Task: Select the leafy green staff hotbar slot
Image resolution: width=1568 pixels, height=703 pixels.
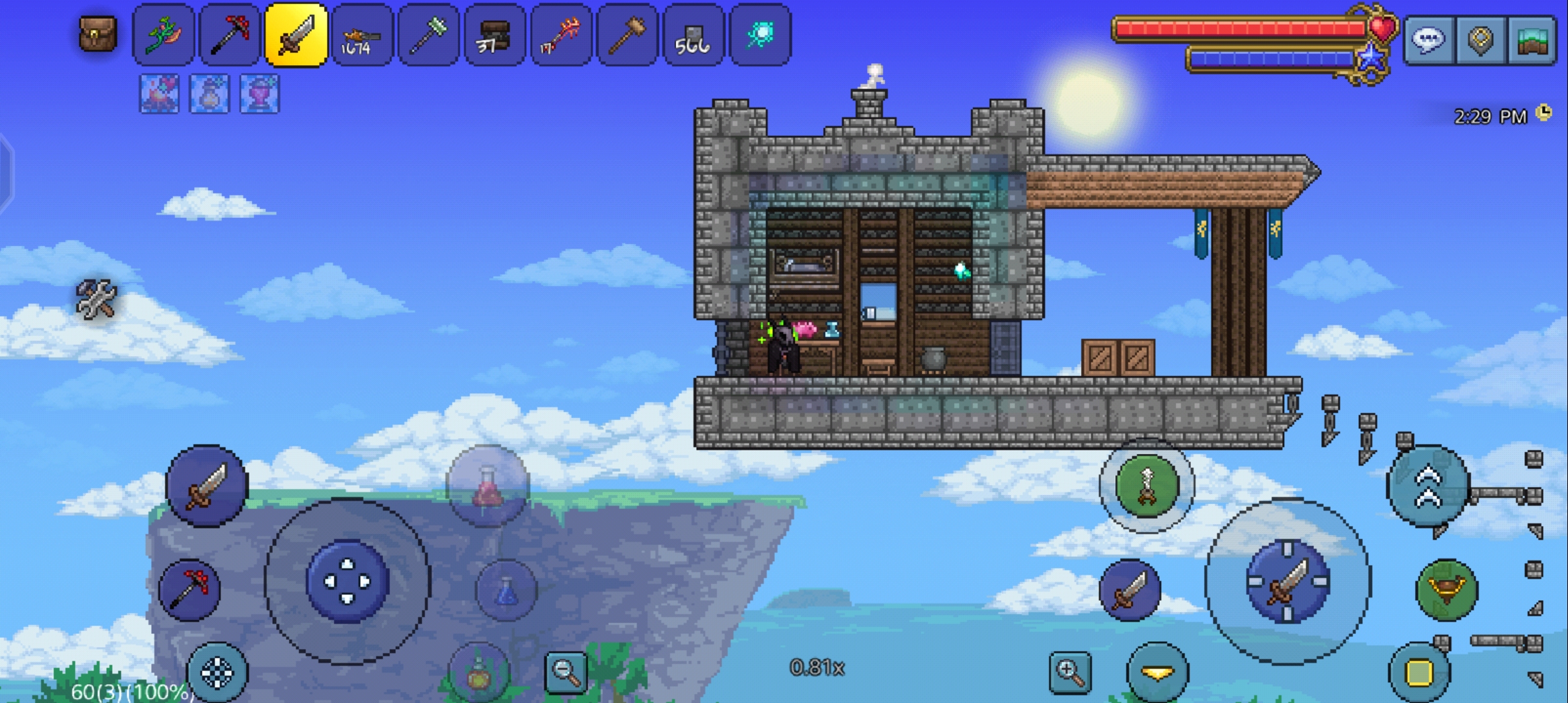Action: point(163,35)
